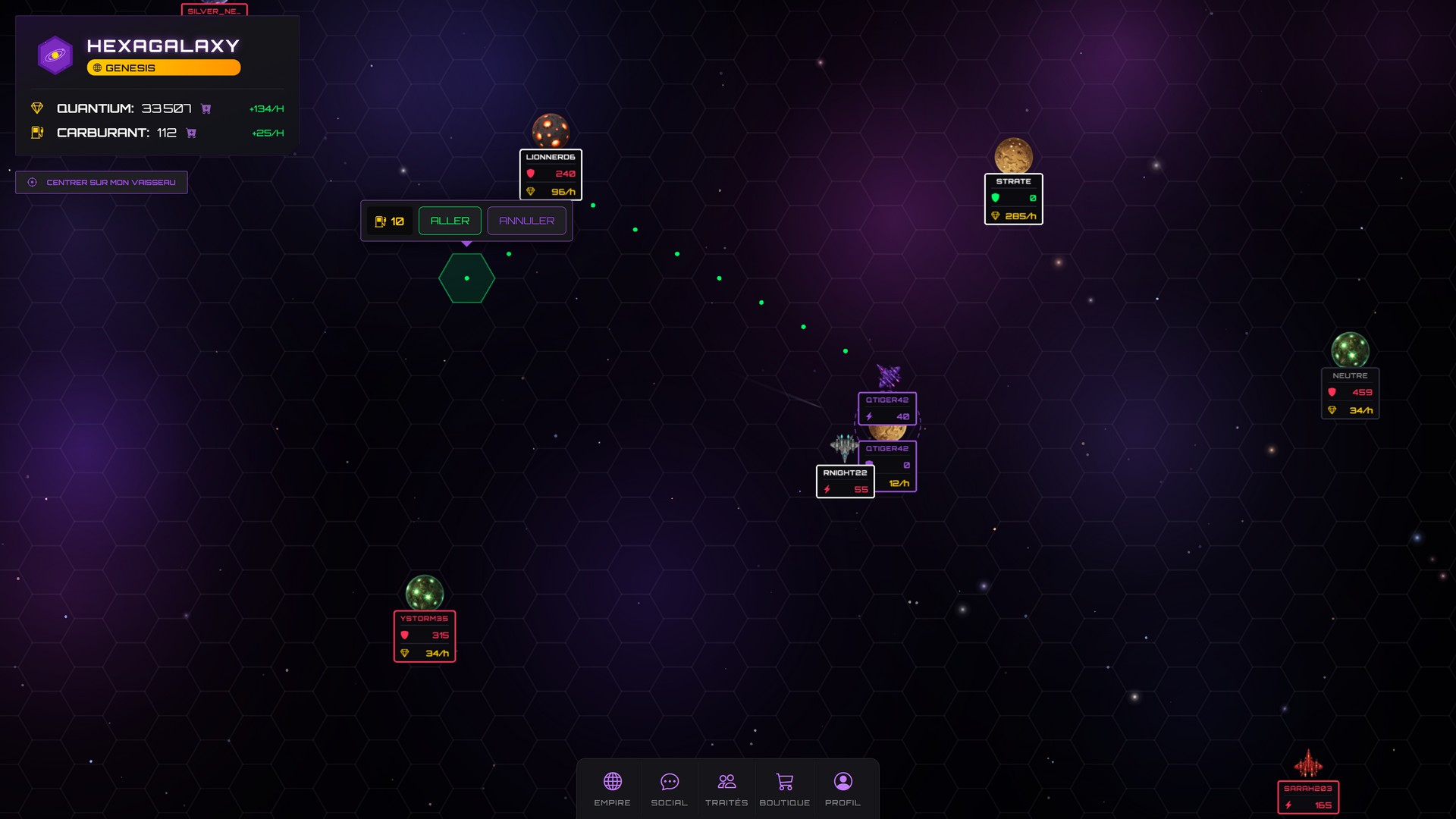
Task: Open the Empire menu
Action: (612, 789)
